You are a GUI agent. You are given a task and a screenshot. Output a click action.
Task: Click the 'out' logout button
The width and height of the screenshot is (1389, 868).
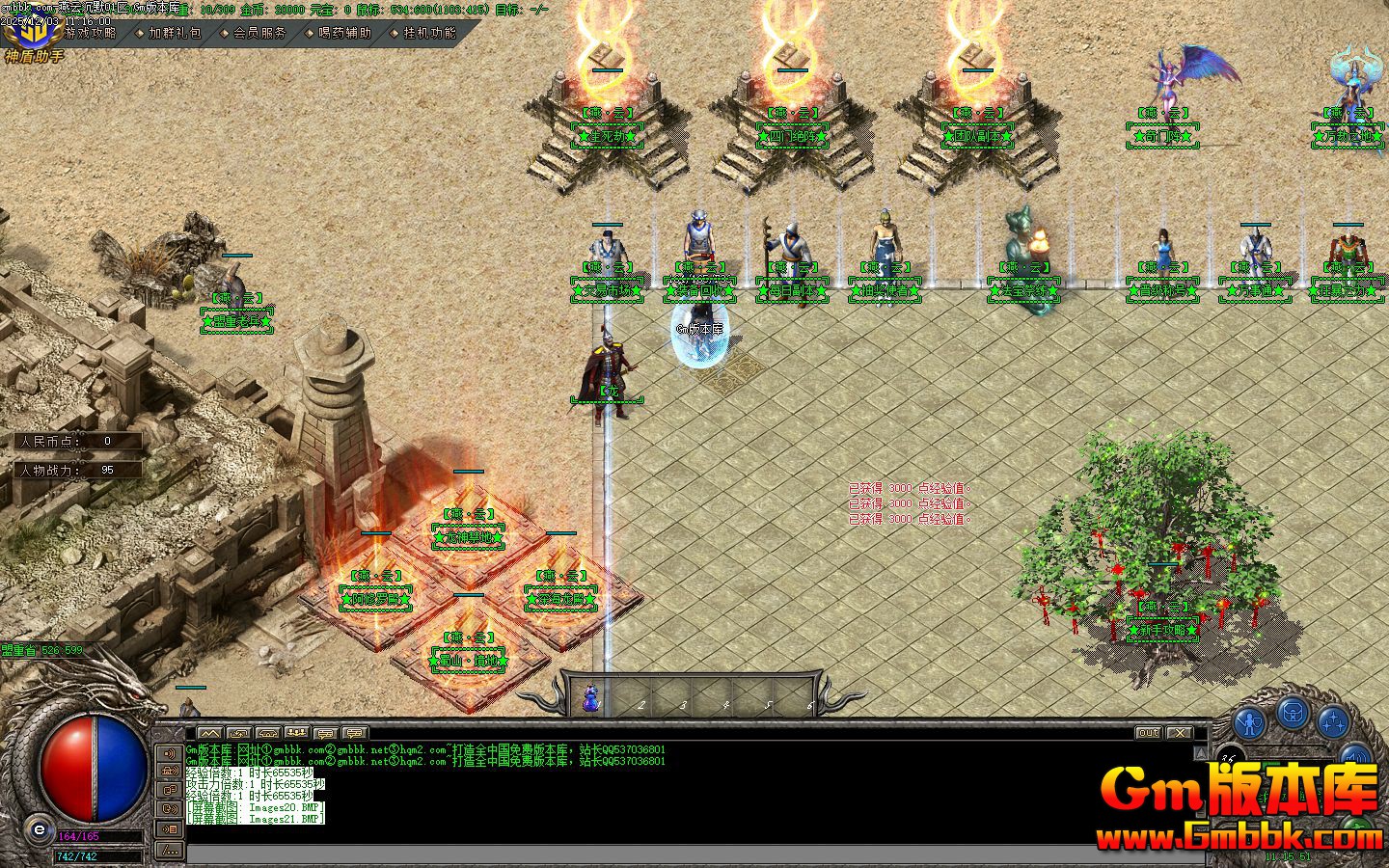[1148, 733]
